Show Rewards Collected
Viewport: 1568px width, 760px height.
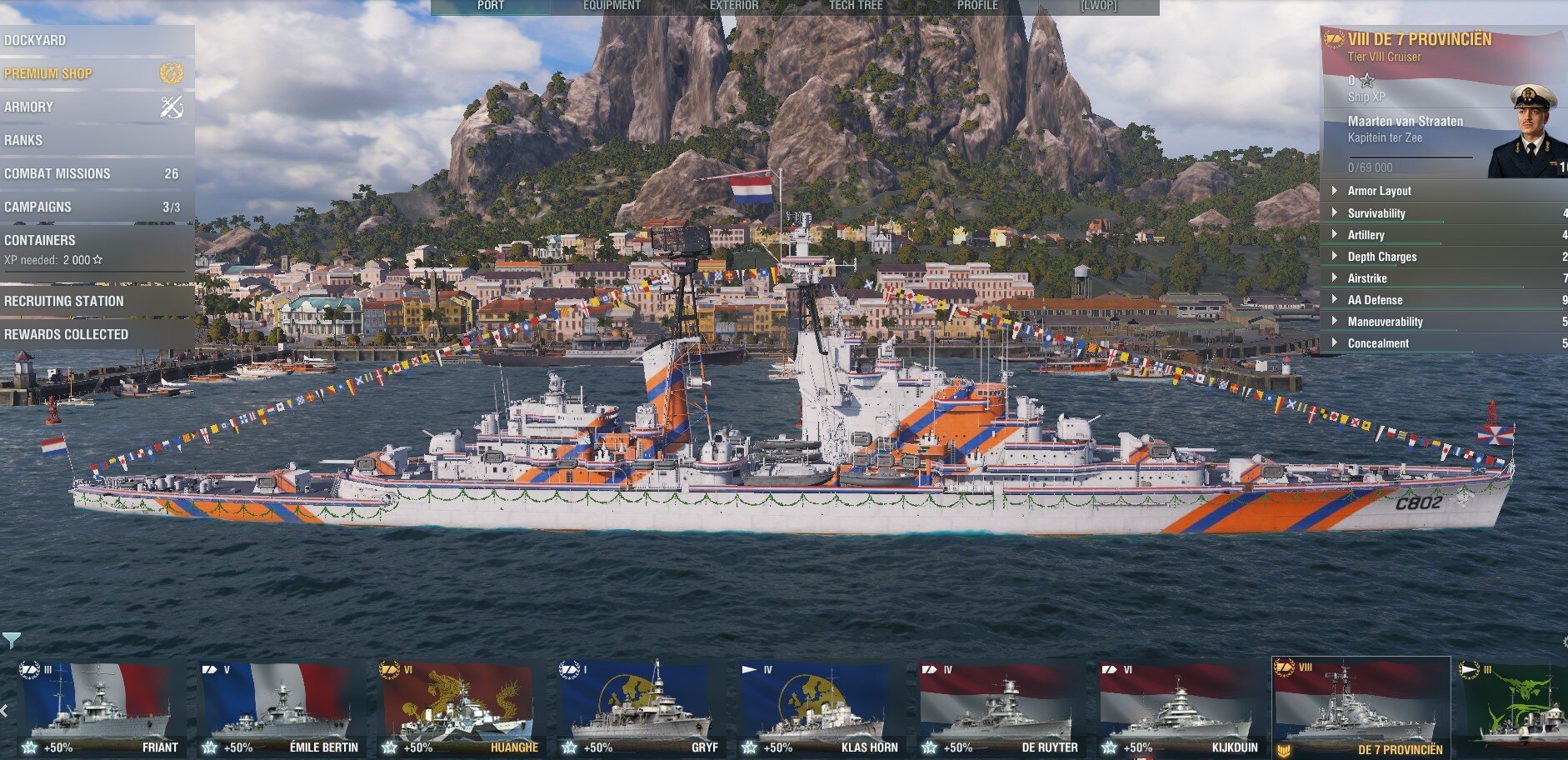[67, 334]
